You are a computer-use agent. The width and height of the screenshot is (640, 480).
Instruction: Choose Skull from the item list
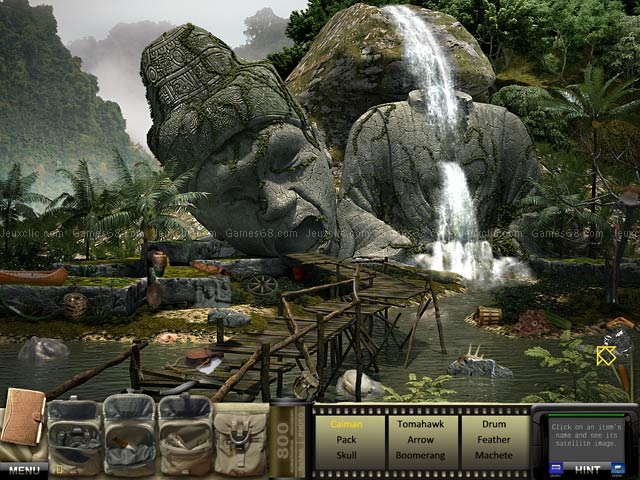click(x=346, y=454)
